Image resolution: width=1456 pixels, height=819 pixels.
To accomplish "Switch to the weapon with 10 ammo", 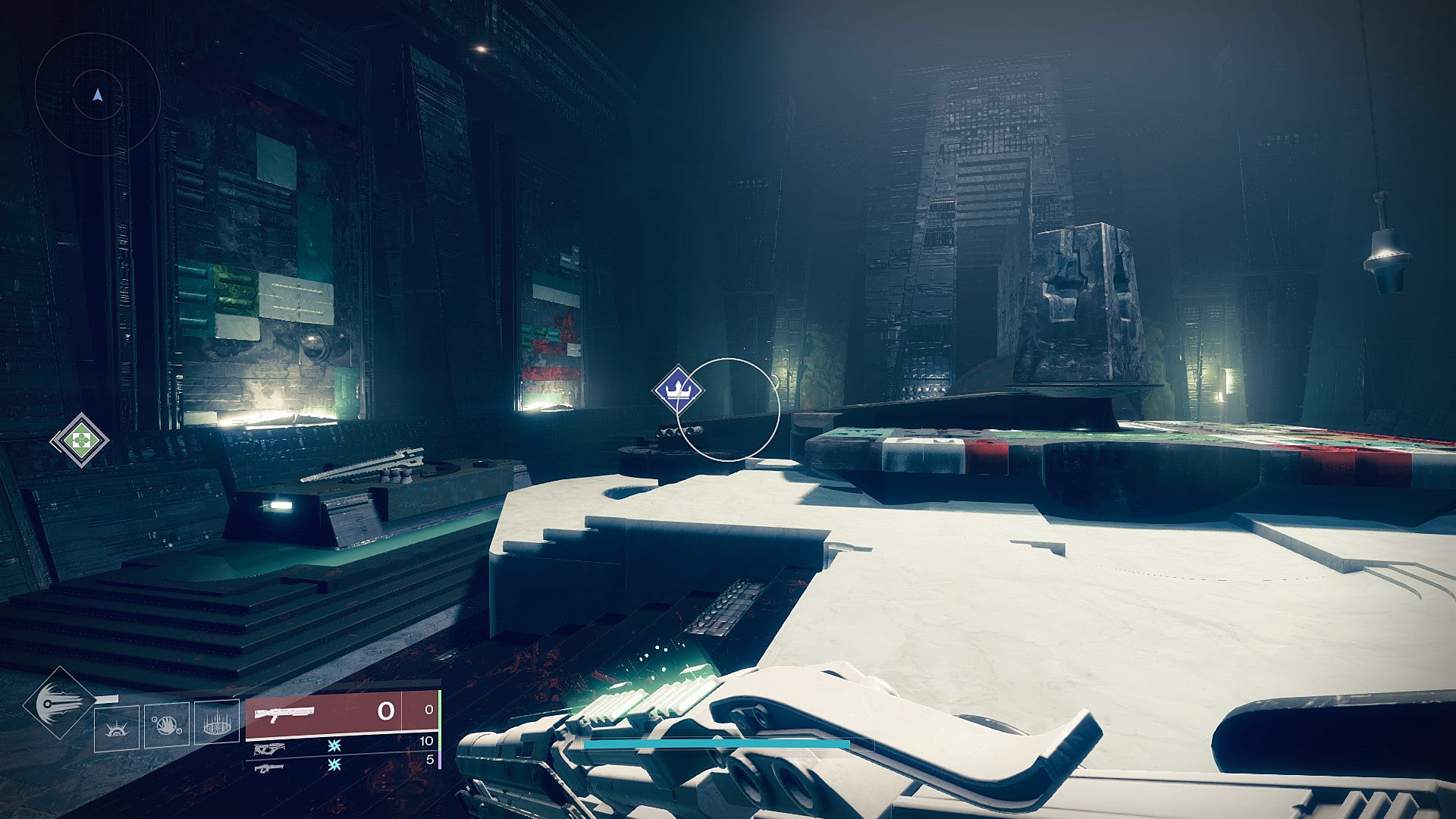I will (268, 749).
